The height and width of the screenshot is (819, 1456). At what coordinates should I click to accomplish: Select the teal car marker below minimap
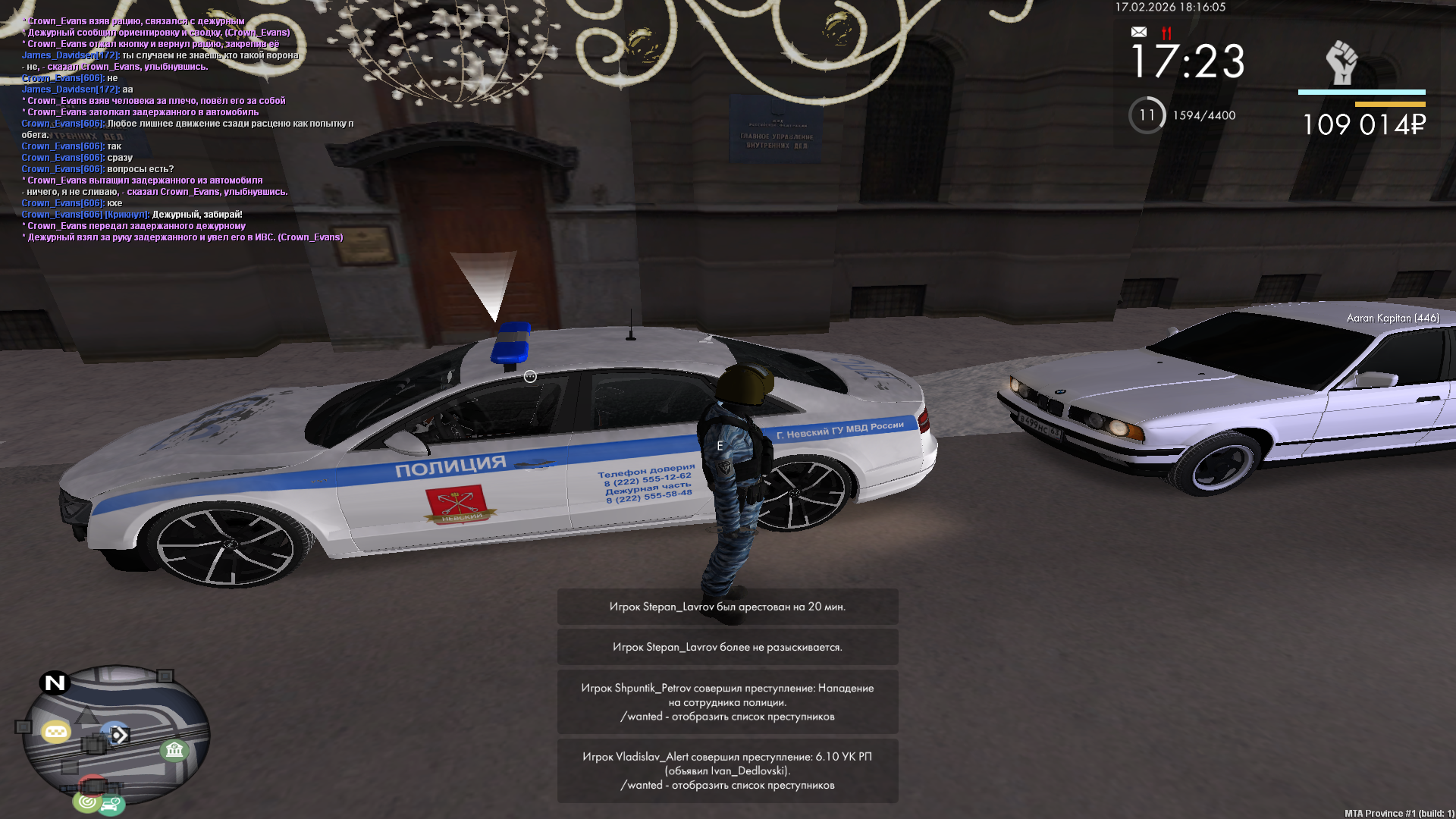click(111, 805)
